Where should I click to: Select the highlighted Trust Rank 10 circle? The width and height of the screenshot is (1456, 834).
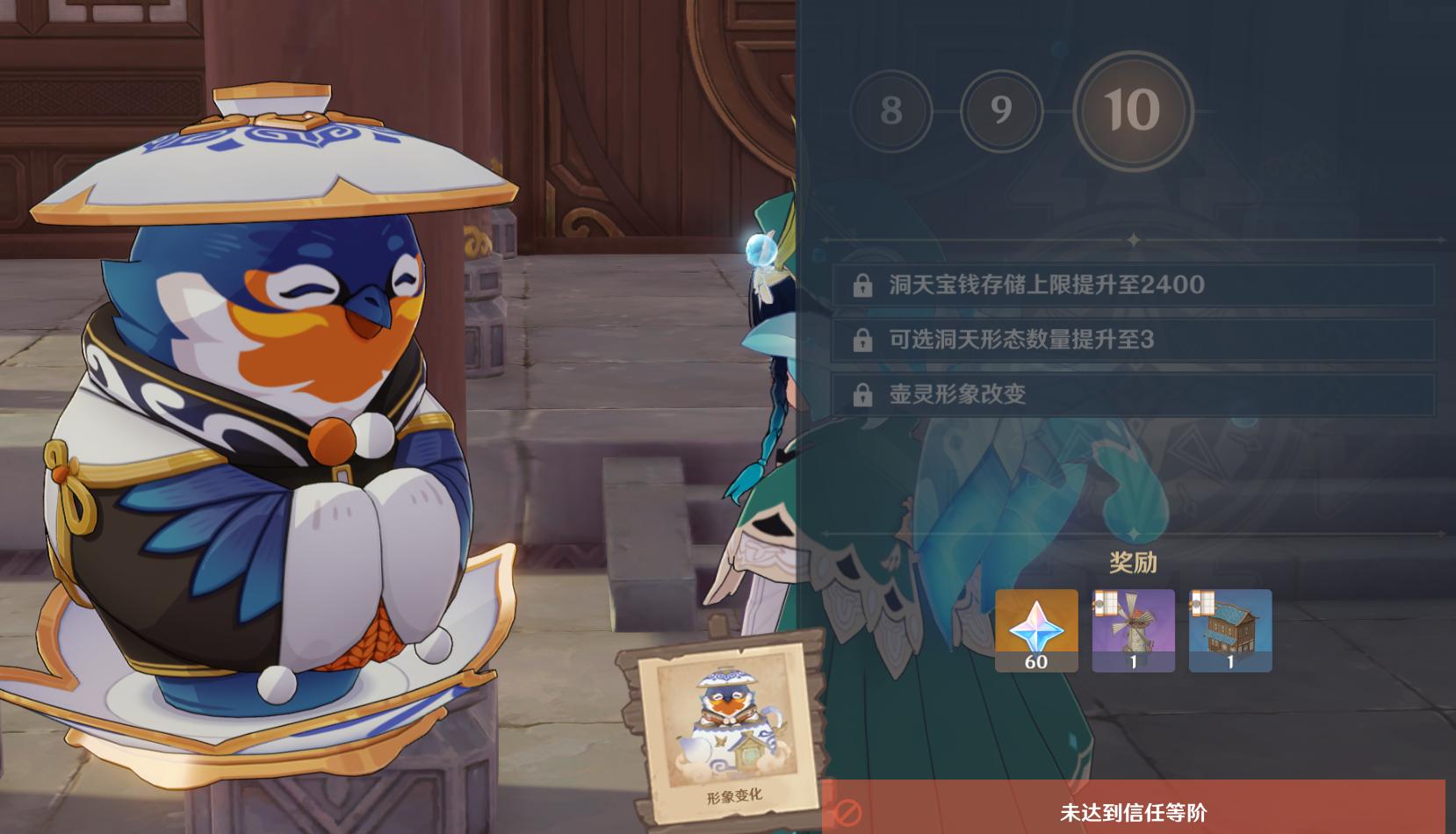coord(1130,109)
